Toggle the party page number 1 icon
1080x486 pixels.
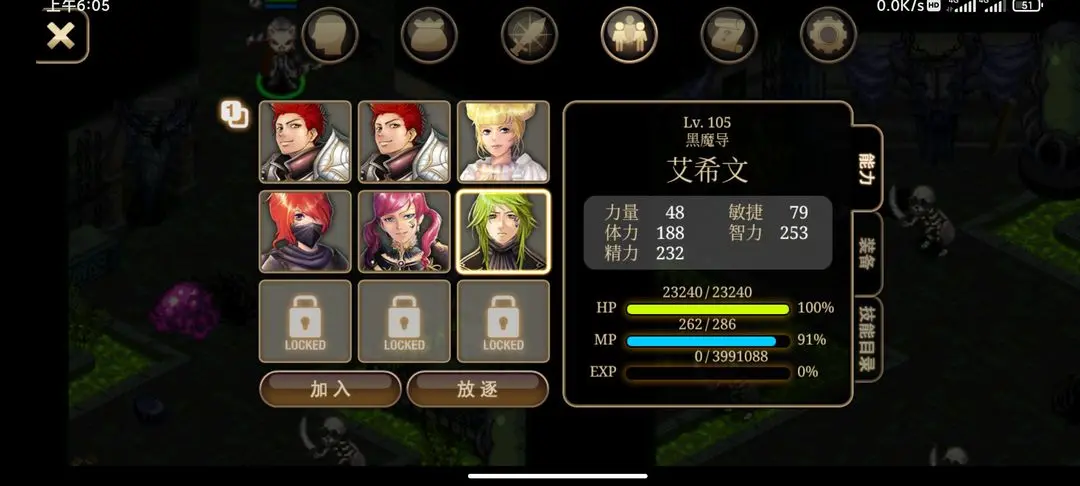(x=234, y=115)
